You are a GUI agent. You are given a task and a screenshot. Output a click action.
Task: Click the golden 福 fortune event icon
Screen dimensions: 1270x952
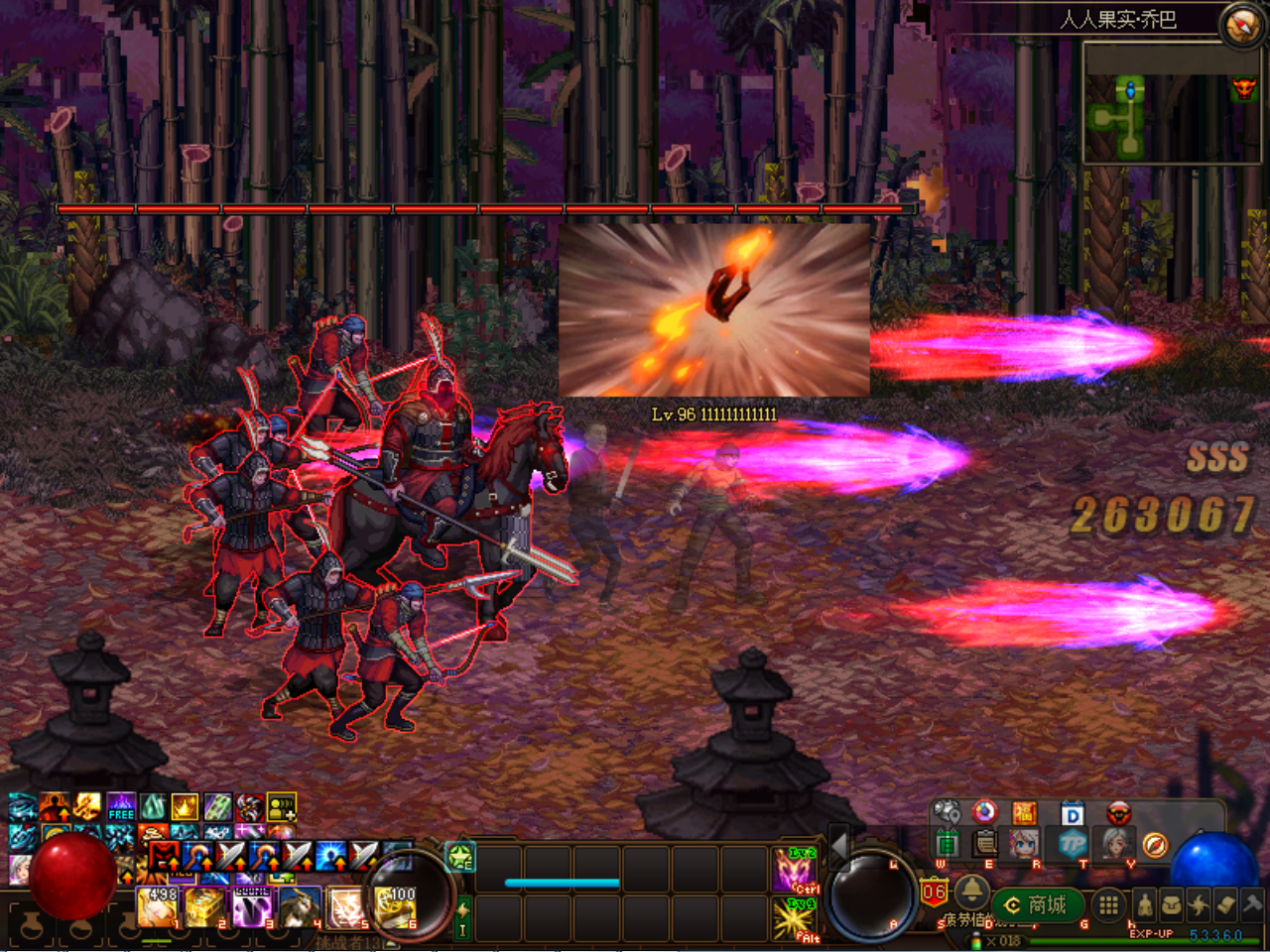click(1026, 809)
